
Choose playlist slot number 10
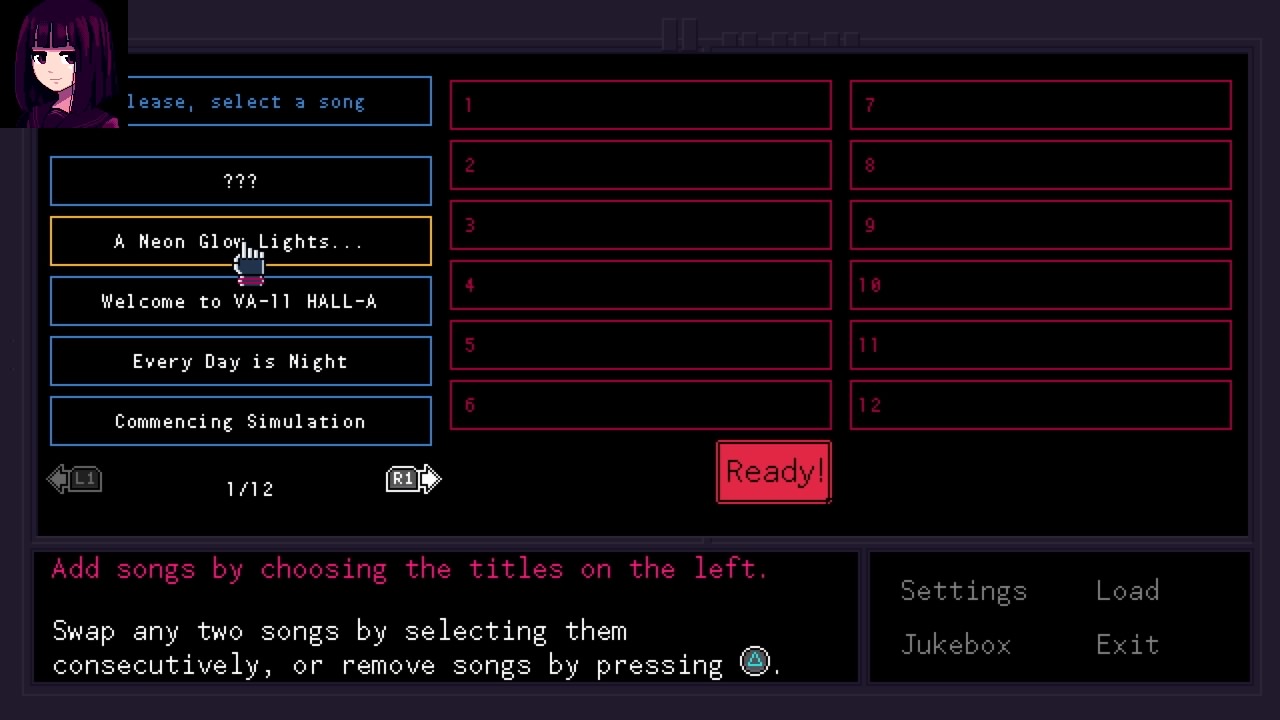pyautogui.click(x=1040, y=285)
